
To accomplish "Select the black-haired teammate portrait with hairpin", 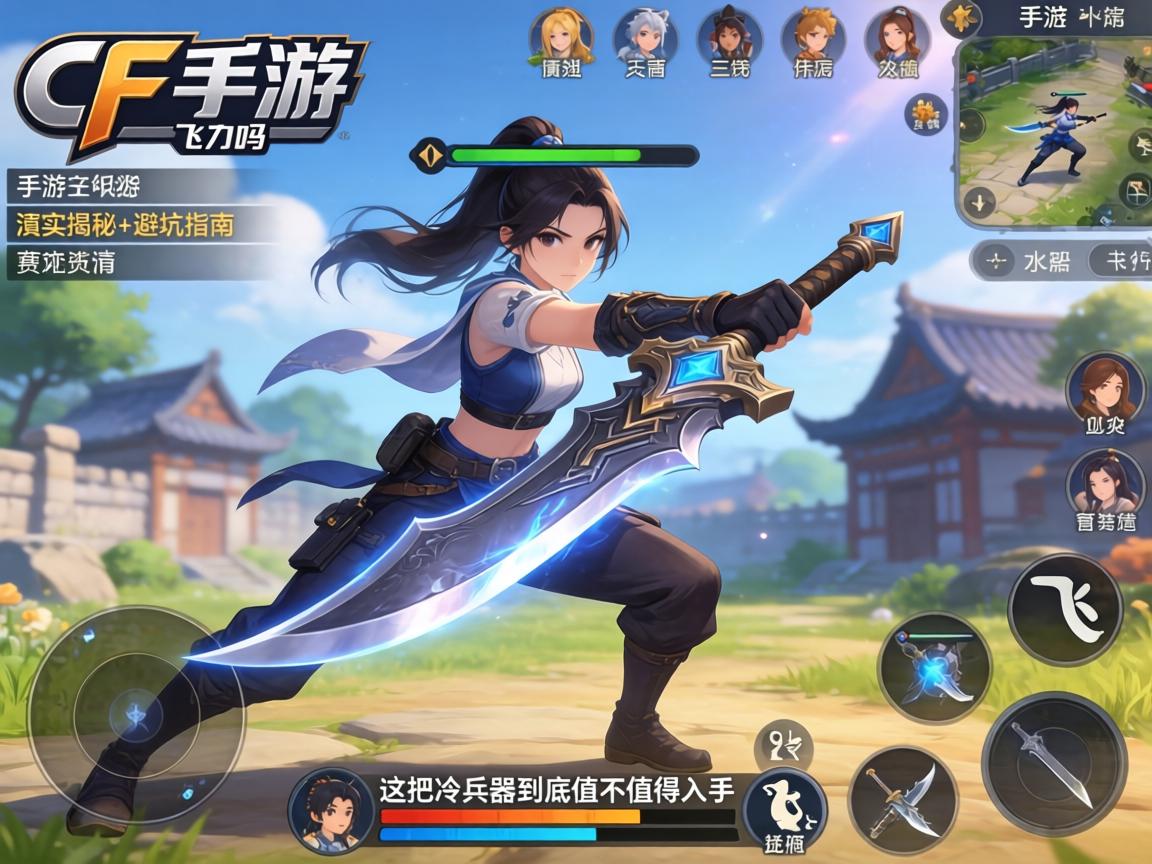I will (1104, 486).
